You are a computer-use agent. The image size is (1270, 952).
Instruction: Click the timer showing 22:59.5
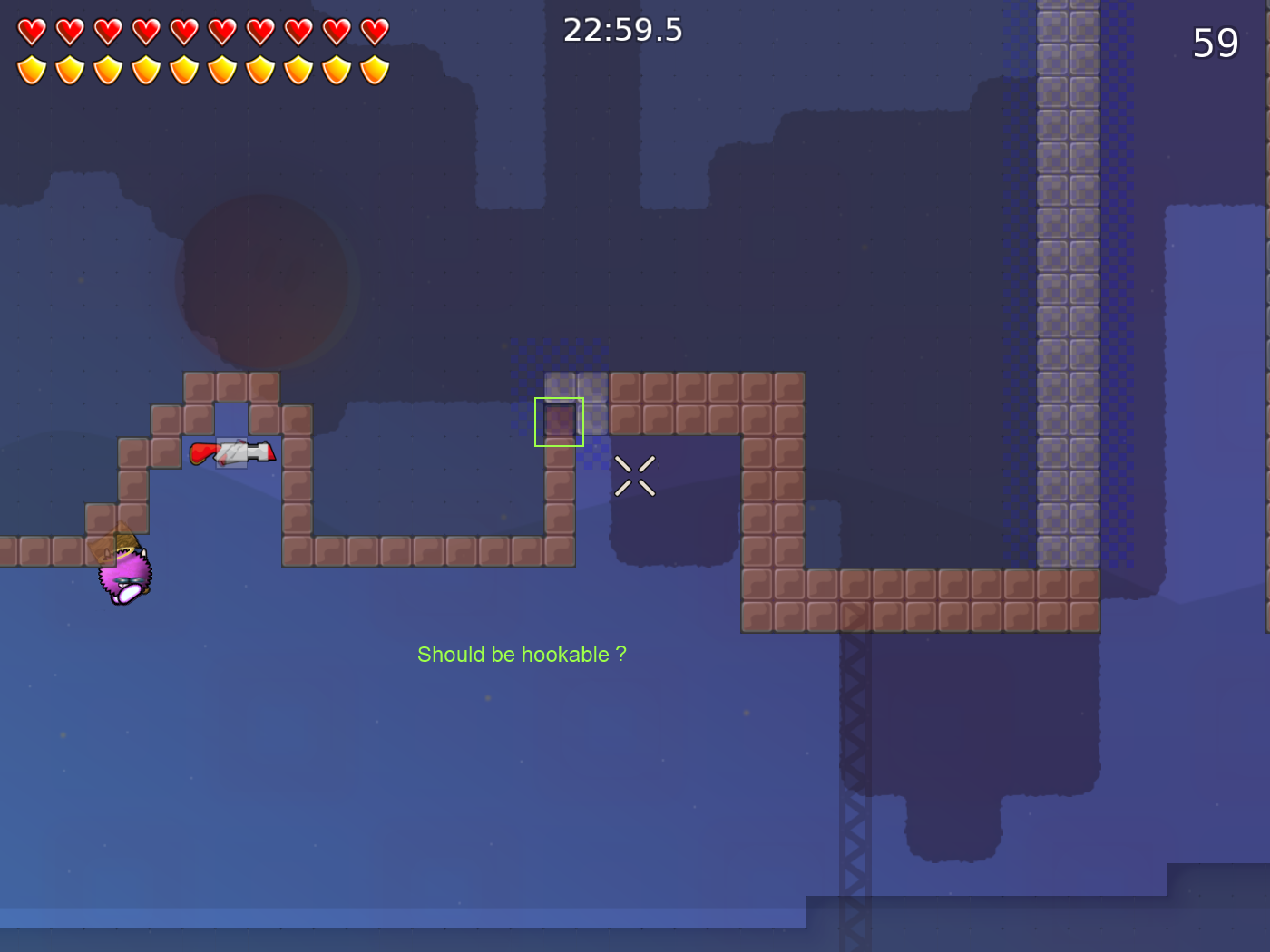point(621,30)
